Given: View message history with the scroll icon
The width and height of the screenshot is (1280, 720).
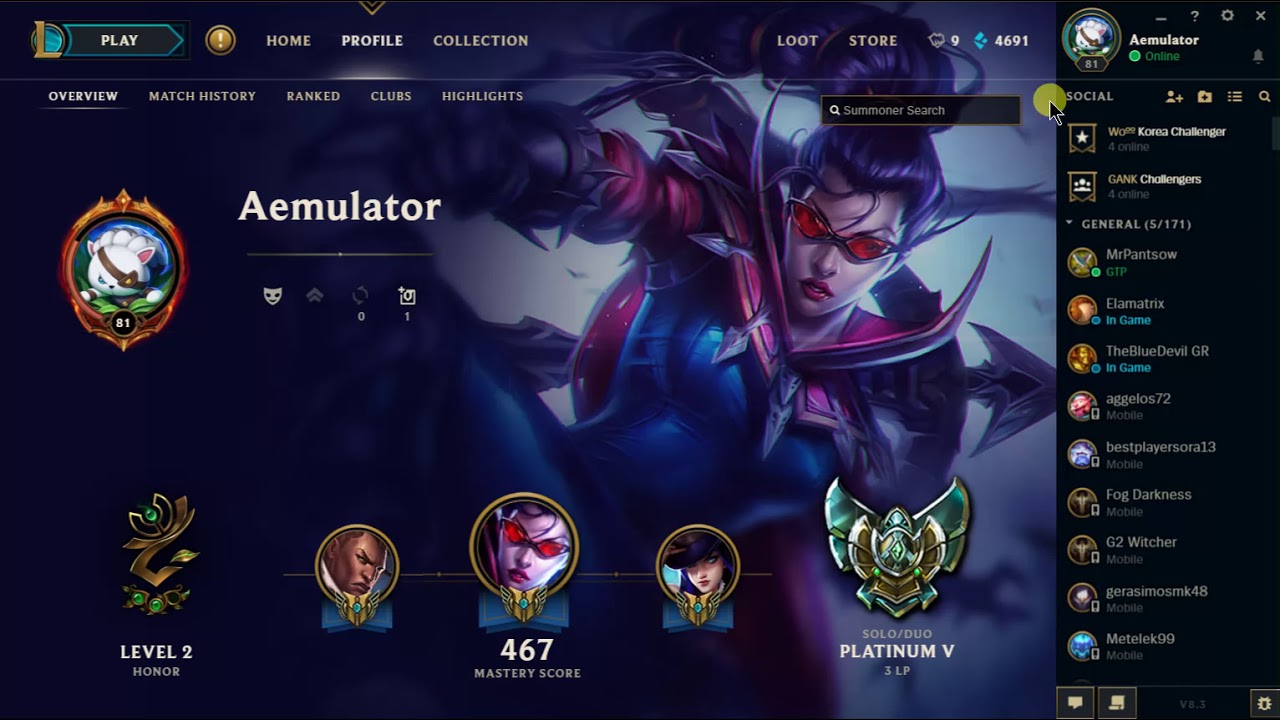Looking at the screenshot, I should point(1117,703).
